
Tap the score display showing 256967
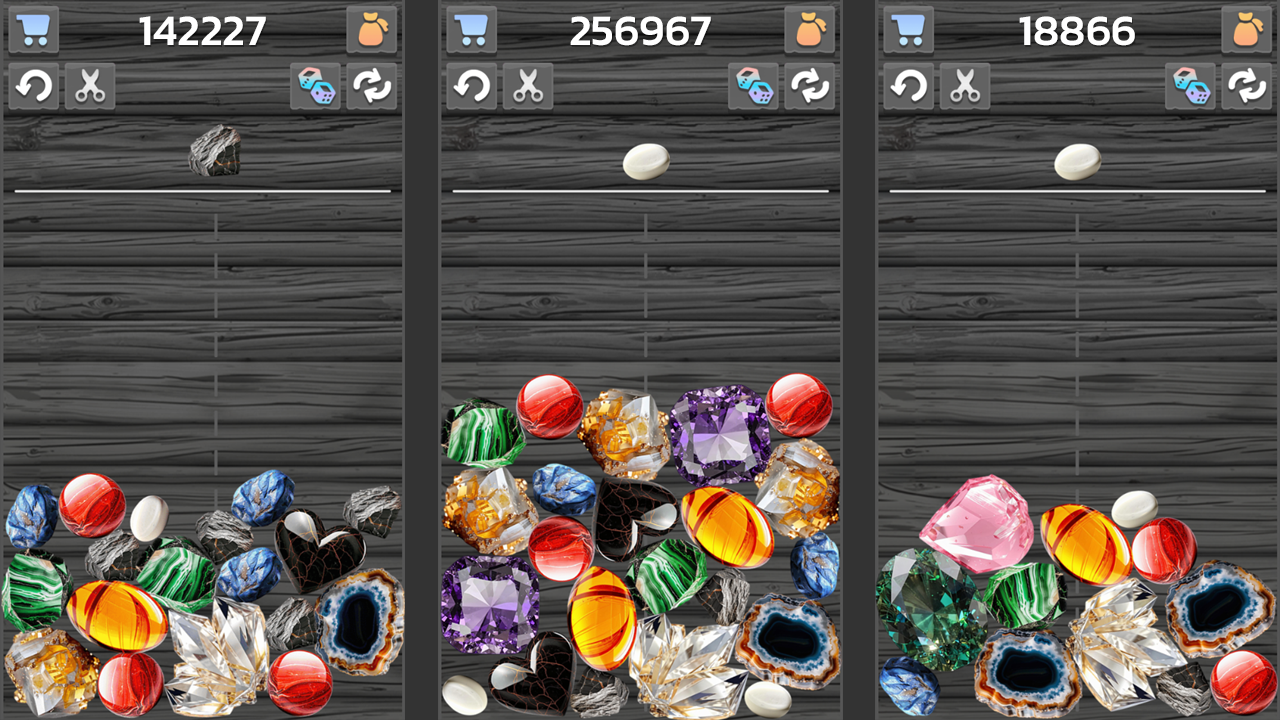pos(638,31)
